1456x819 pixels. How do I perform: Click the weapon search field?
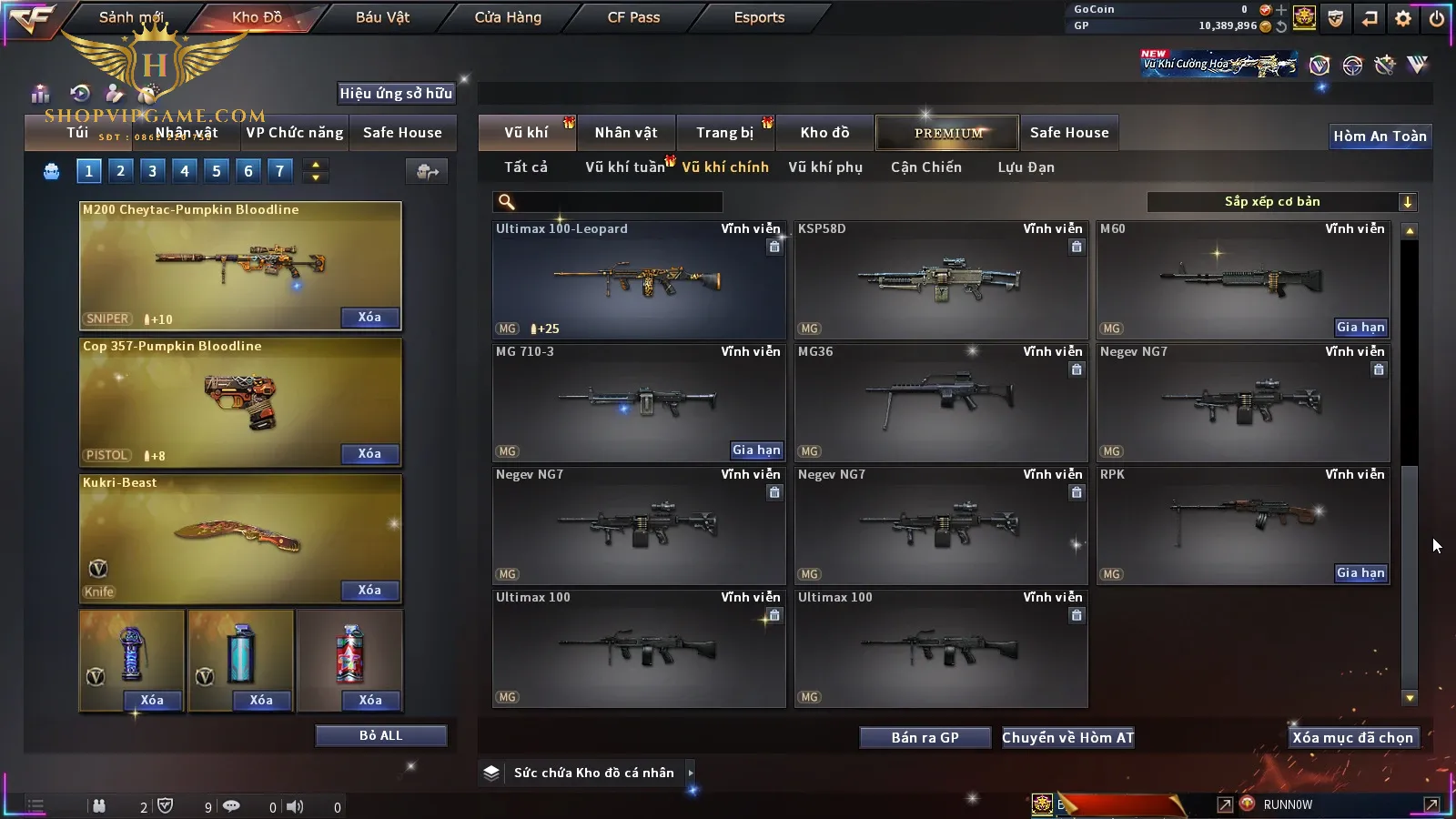tap(619, 202)
